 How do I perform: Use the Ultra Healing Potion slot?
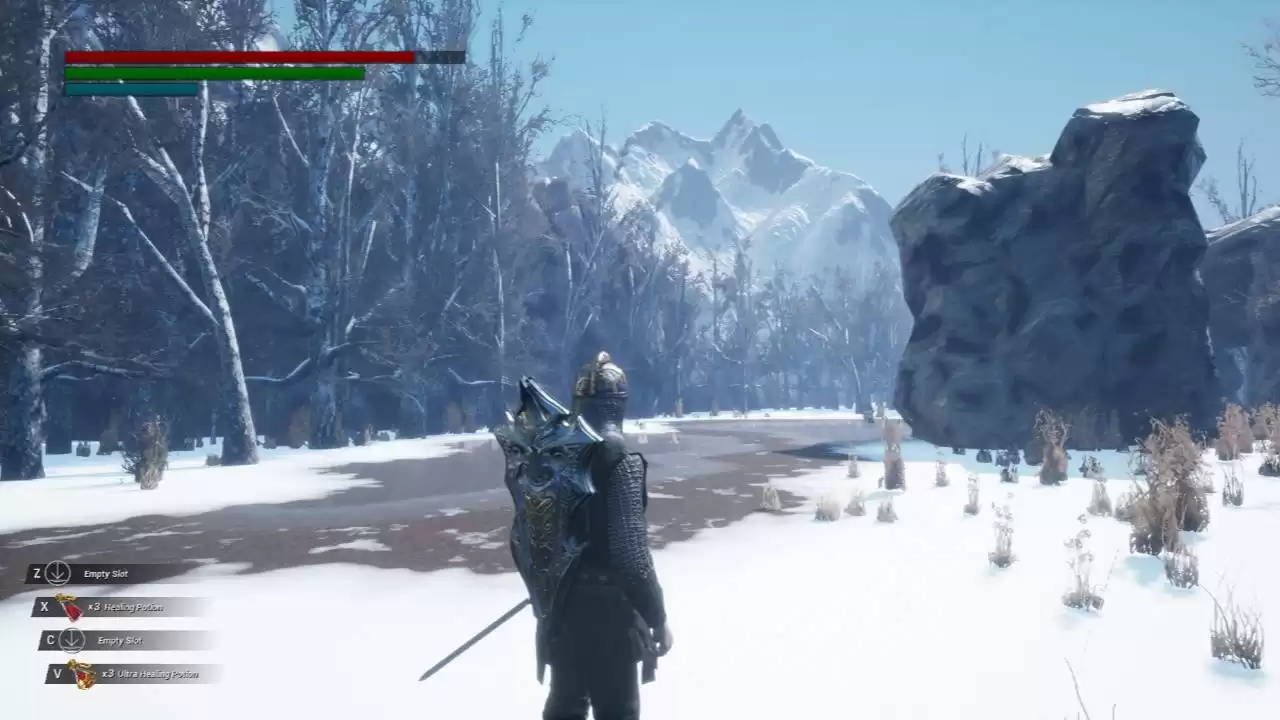(134, 674)
